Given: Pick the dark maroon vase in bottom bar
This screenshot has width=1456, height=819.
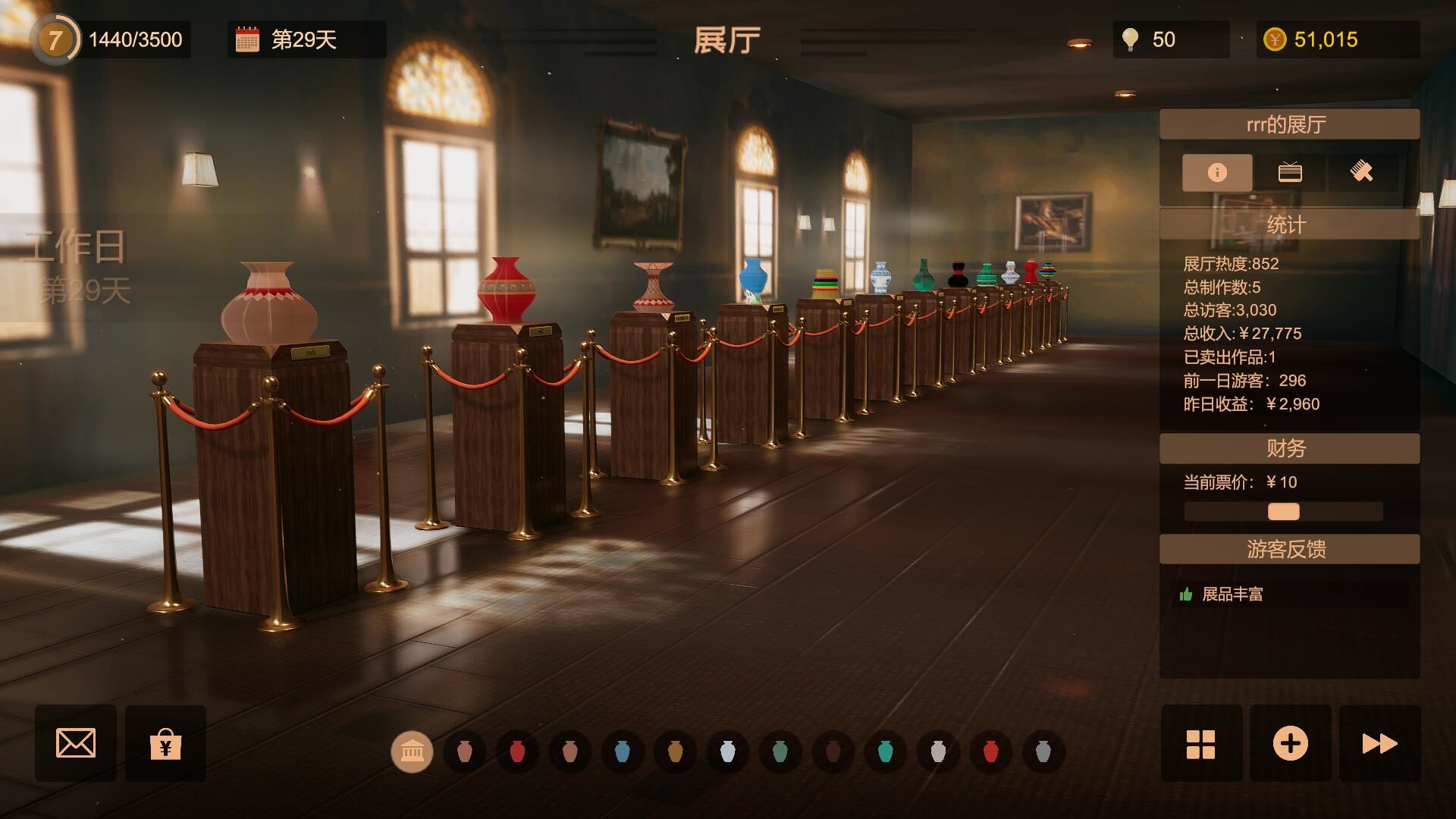Looking at the screenshot, I should click(833, 752).
